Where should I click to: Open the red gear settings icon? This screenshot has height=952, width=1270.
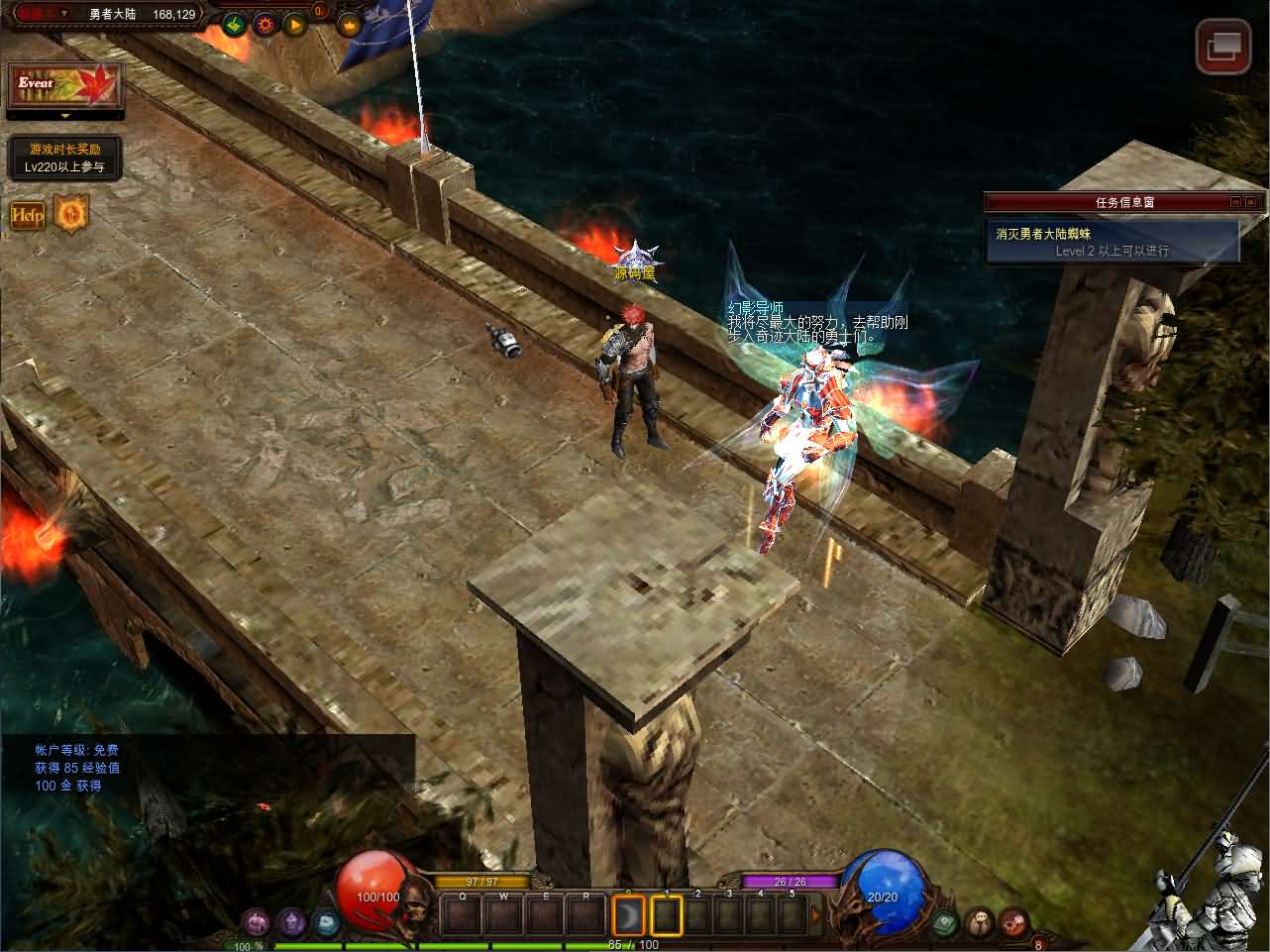[x=265, y=23]
